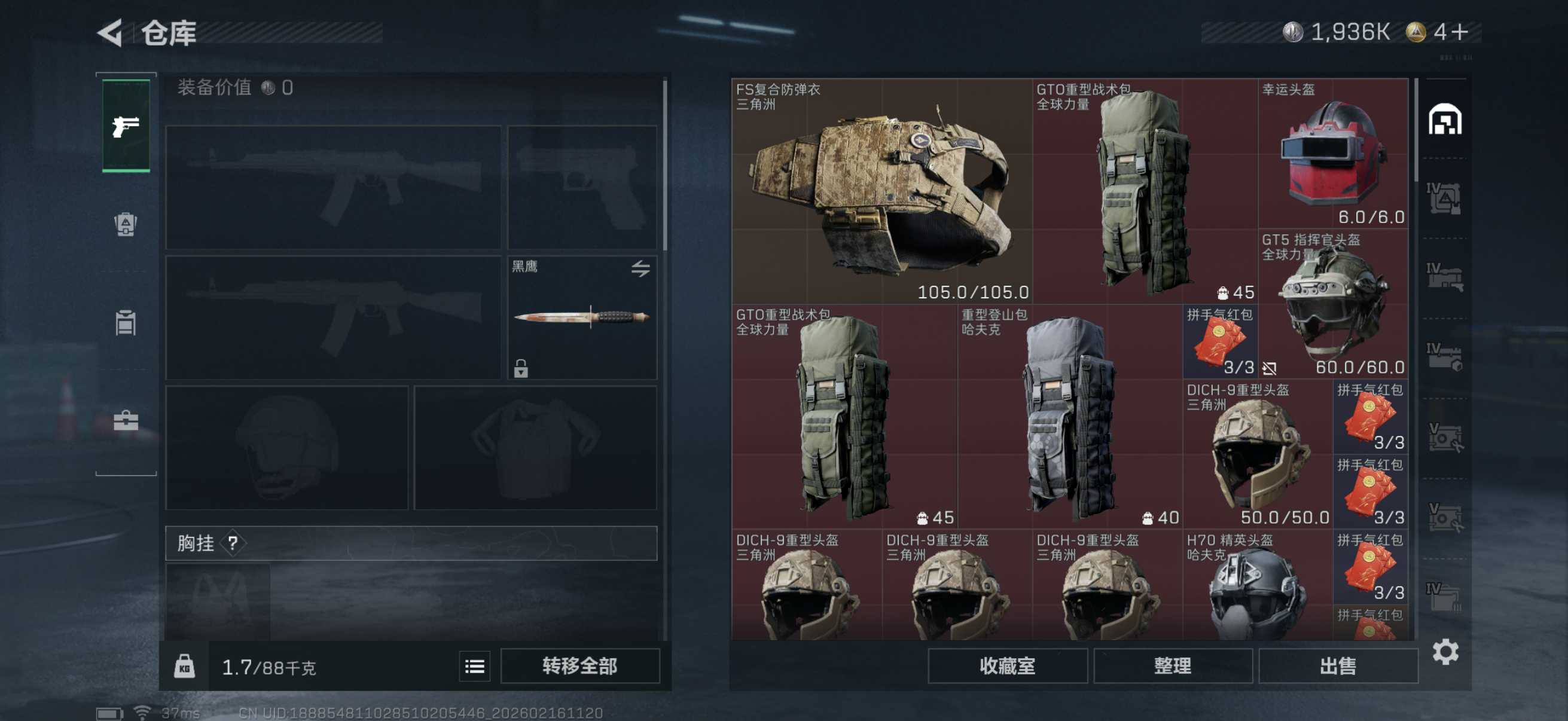Select the red 幸运头盔 helmet

(1333, 153)
